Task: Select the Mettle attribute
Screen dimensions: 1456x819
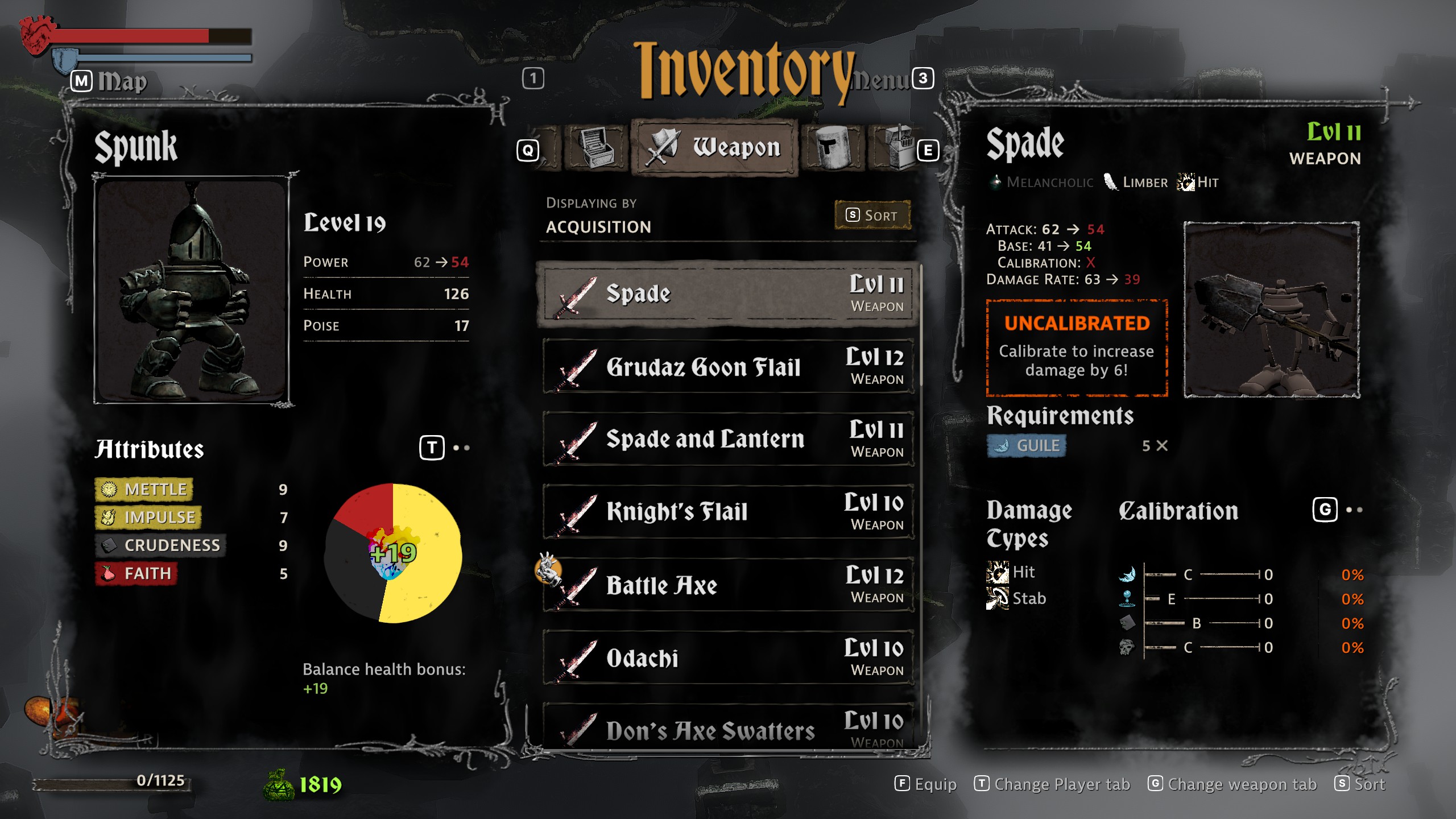Action: click(x=144, y=489)
